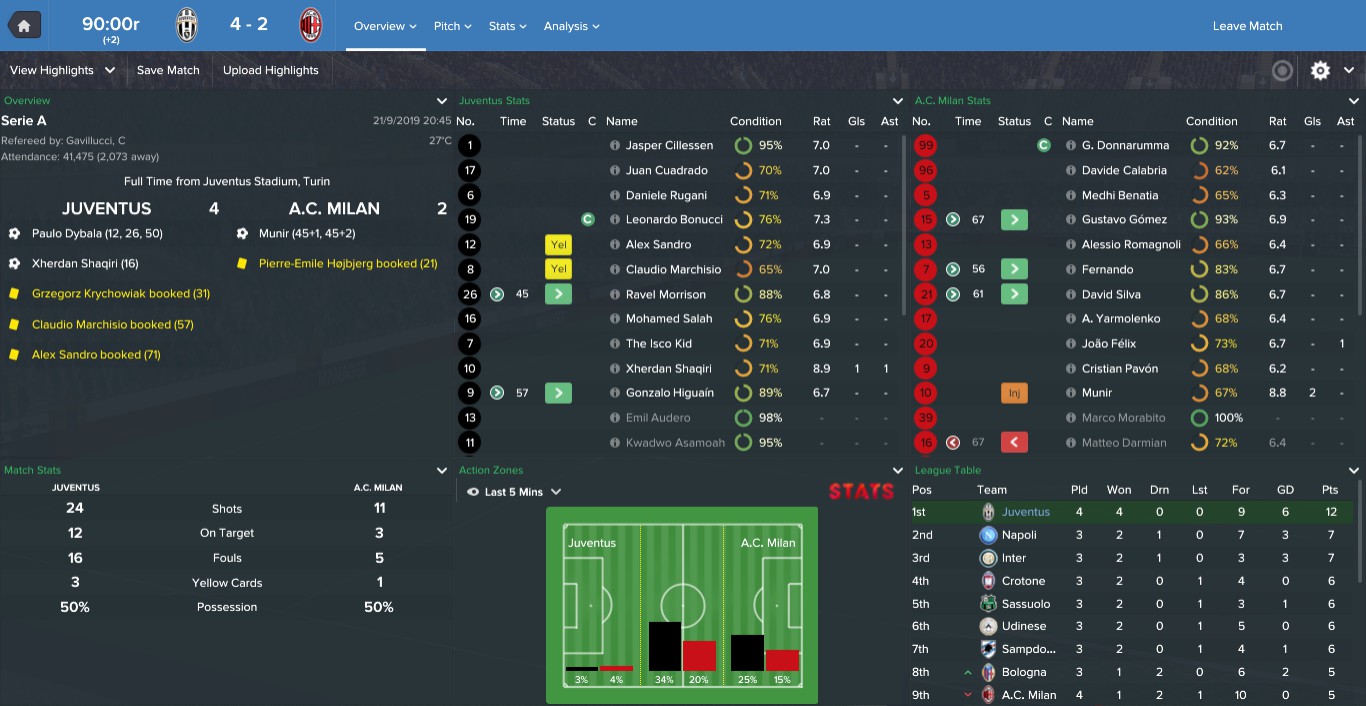
Task: Open Leonardo Bonucci's player row
Action: click(674, 220)
